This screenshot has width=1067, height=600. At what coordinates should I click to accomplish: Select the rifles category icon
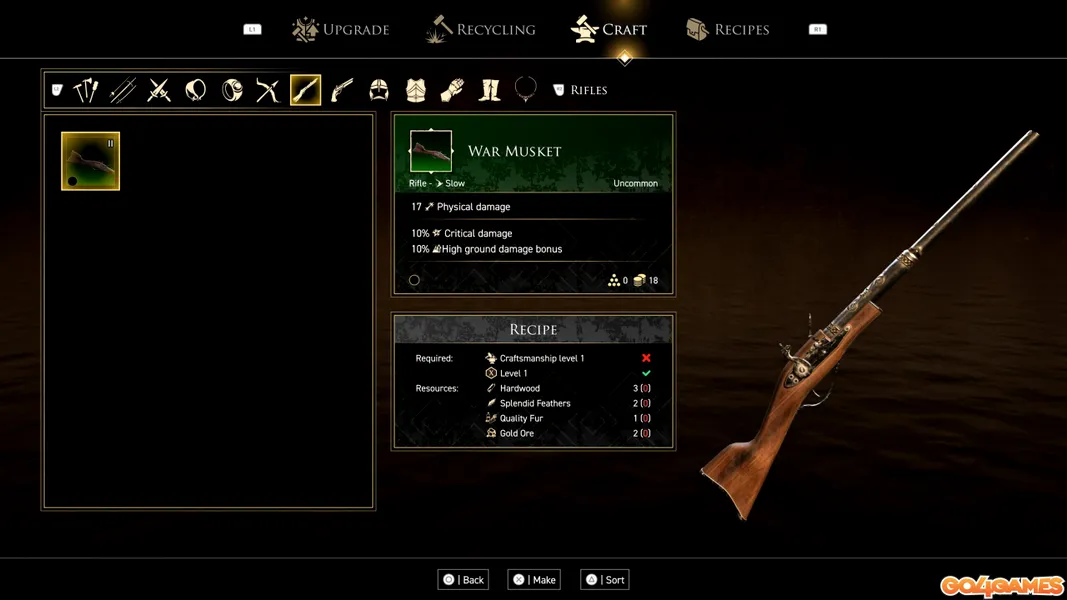(x=305, y=91)
